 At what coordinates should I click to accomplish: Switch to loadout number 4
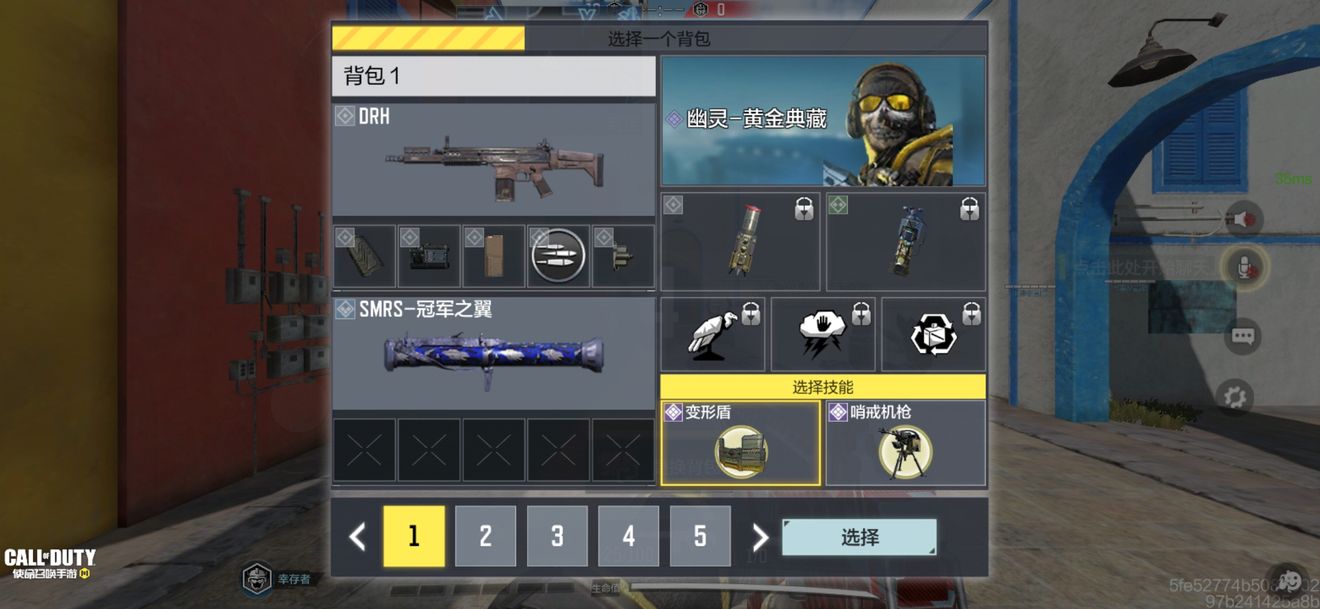[628, 536]
